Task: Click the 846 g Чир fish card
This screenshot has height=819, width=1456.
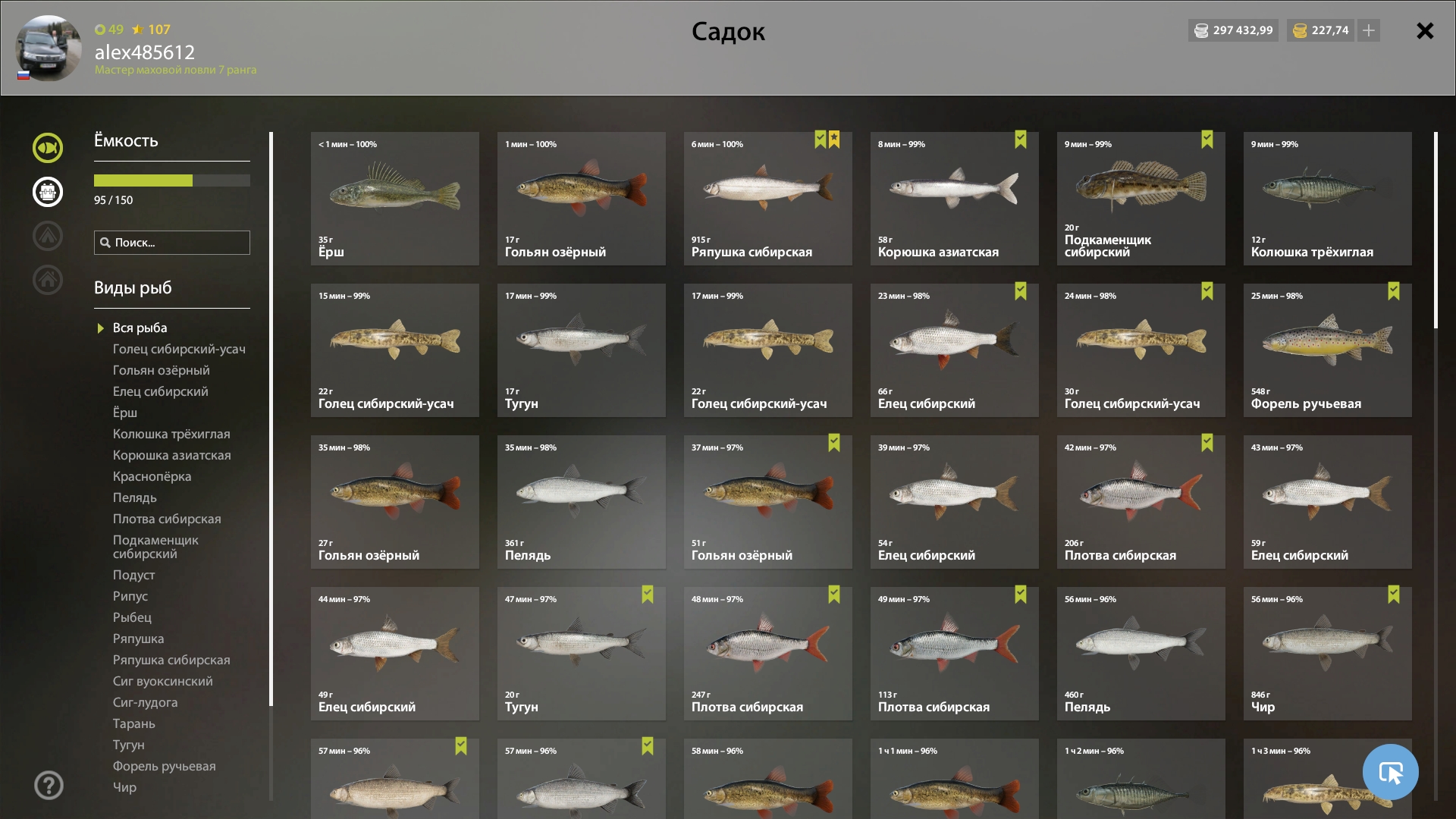Action: pos(1327,654)
